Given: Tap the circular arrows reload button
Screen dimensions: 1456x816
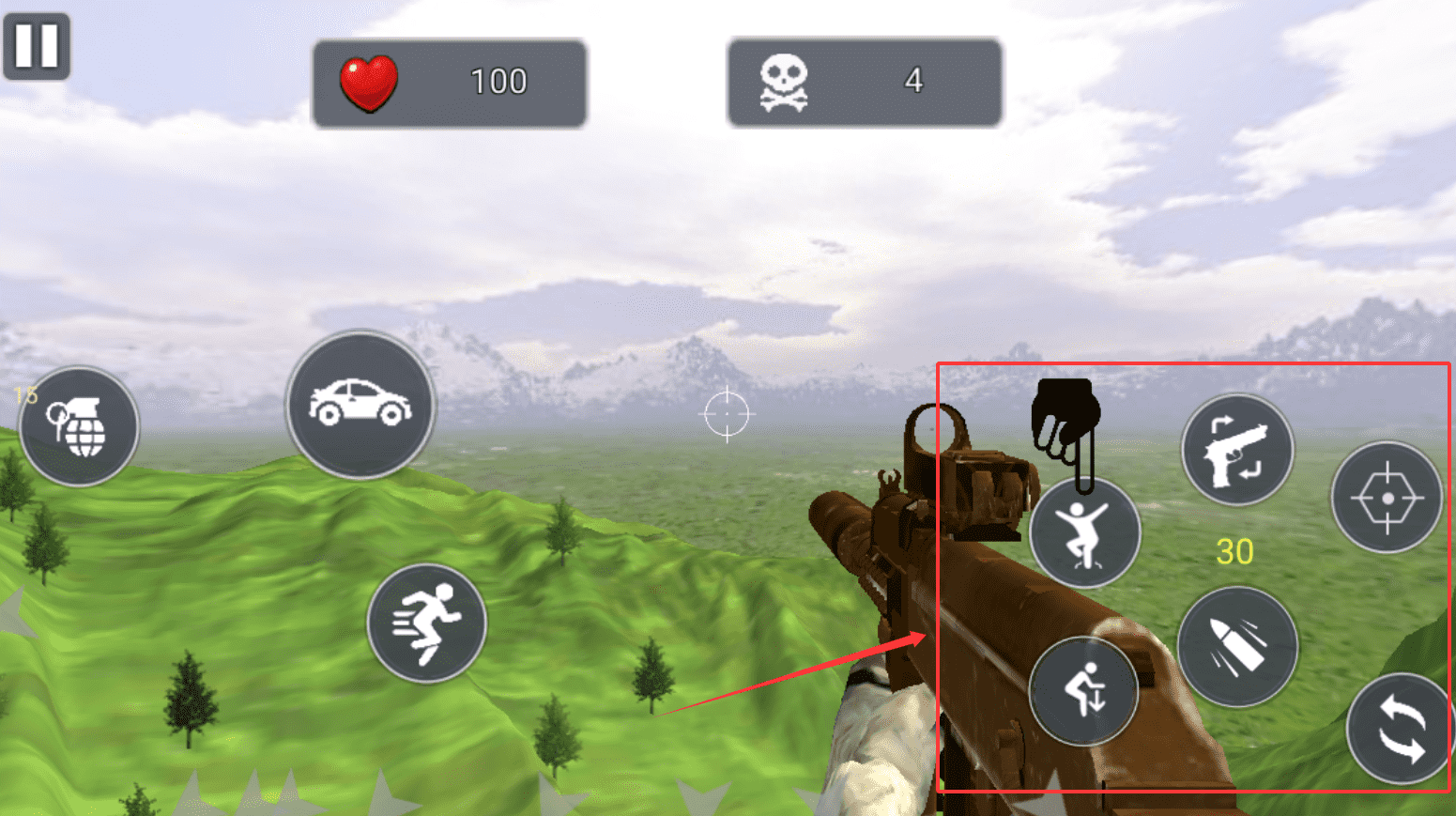Looking at the screenshot, I should click(x=1400, y=729).
